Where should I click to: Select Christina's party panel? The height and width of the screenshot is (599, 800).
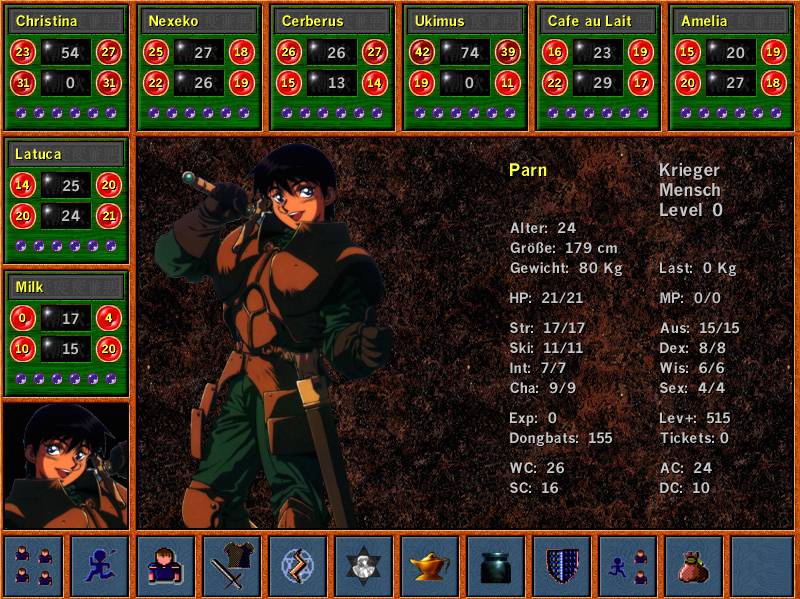click(x=66, y=21)
